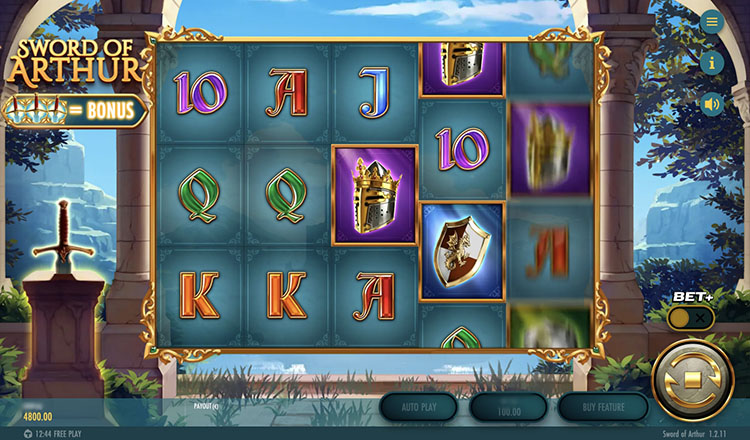Mute the game sound
Screen dimensions: 750x440
pyautogui.click(x=712, y=103)
